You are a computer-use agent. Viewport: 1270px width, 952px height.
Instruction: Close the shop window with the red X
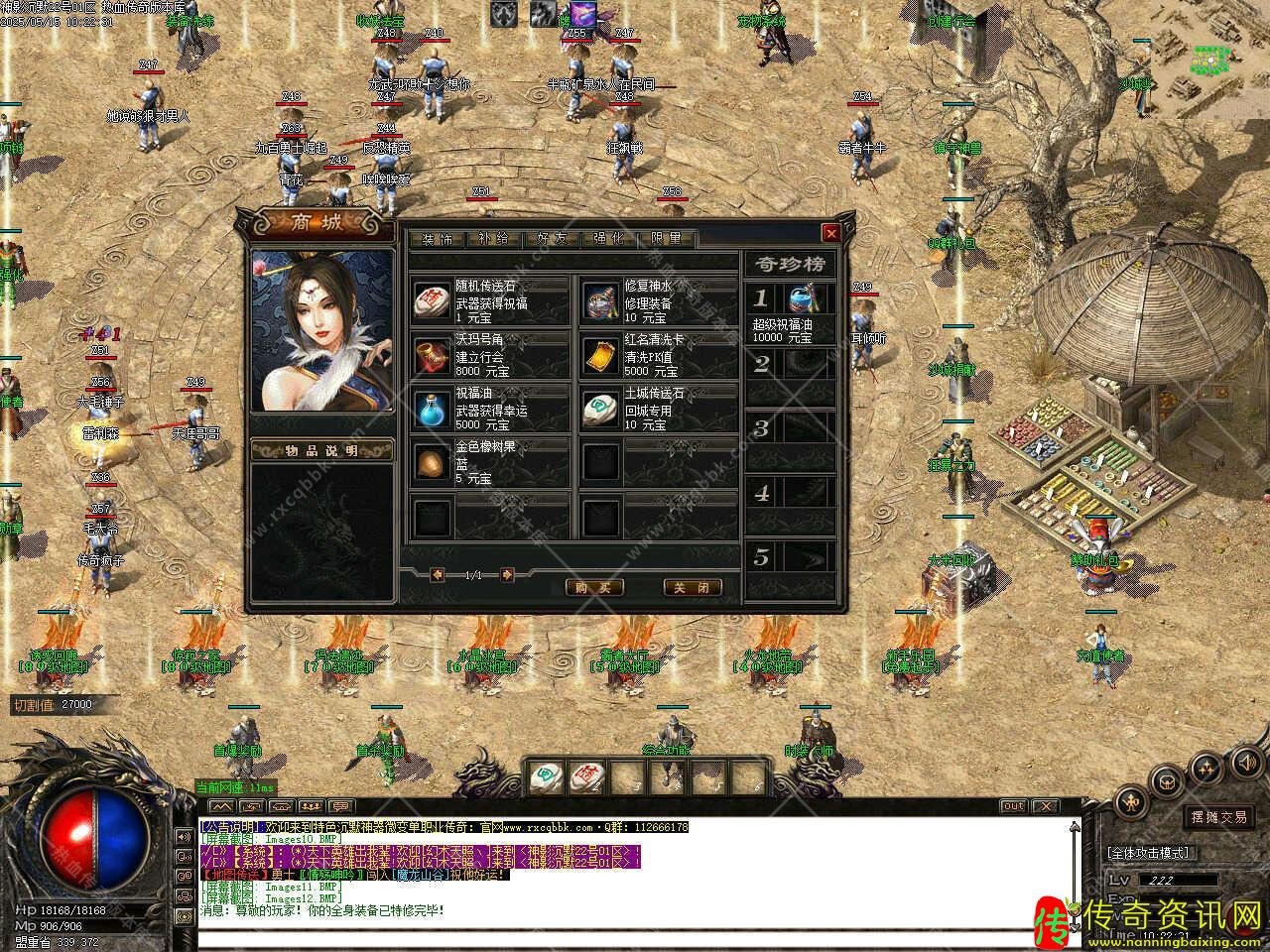point(831,233)
